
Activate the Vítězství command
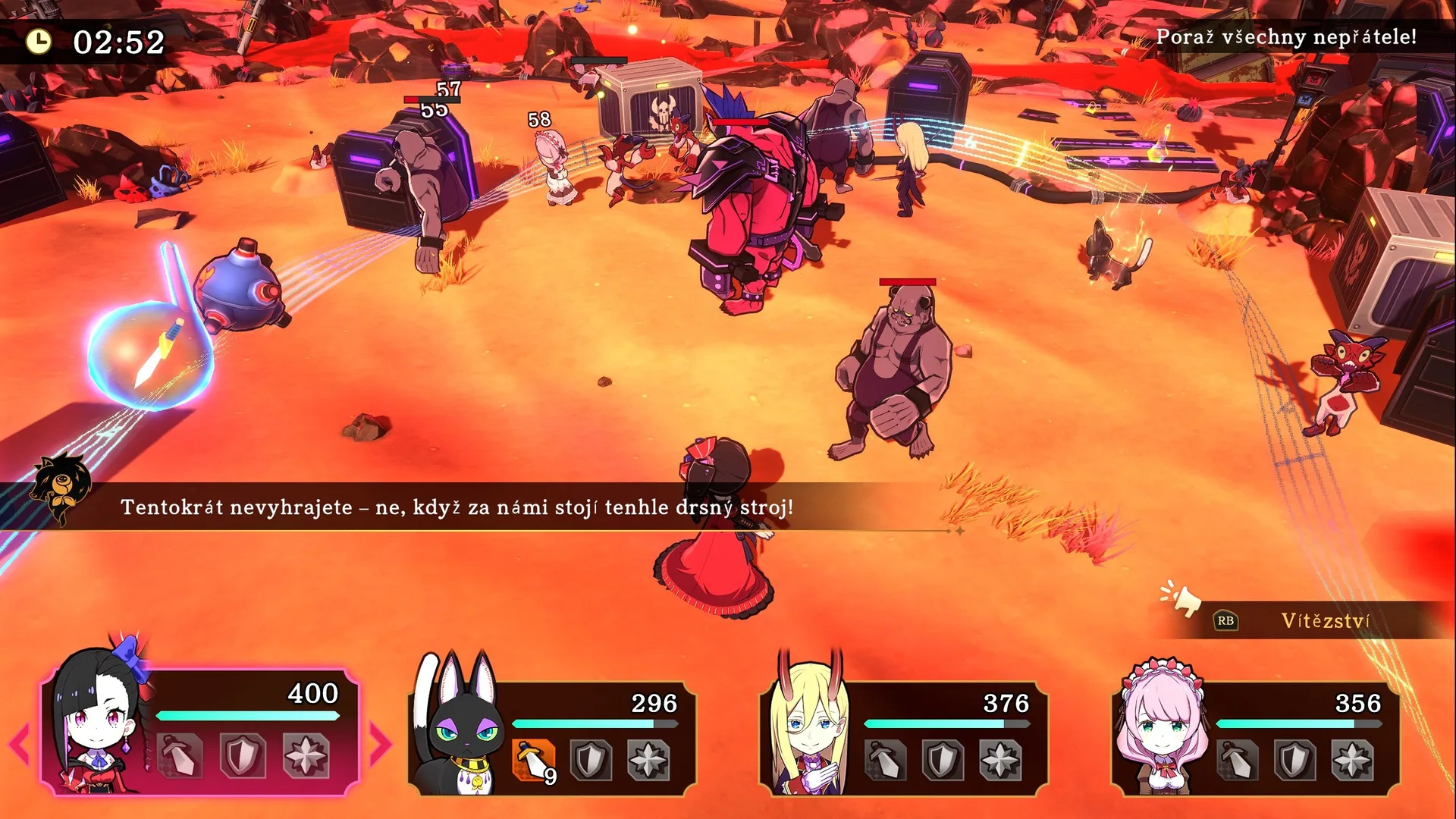1324,621
